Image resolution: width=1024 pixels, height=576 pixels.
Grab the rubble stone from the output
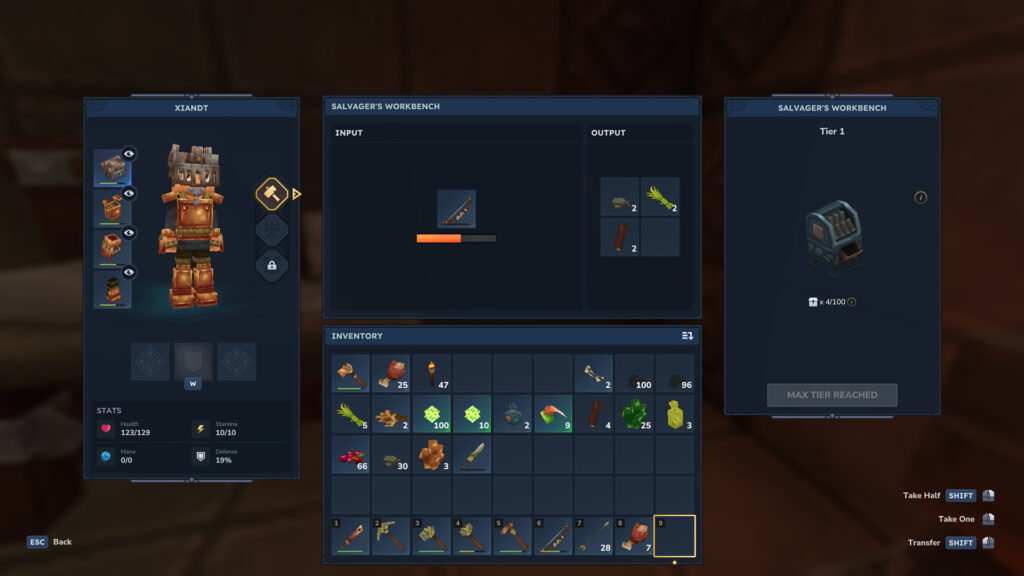(x=620, y=197)
